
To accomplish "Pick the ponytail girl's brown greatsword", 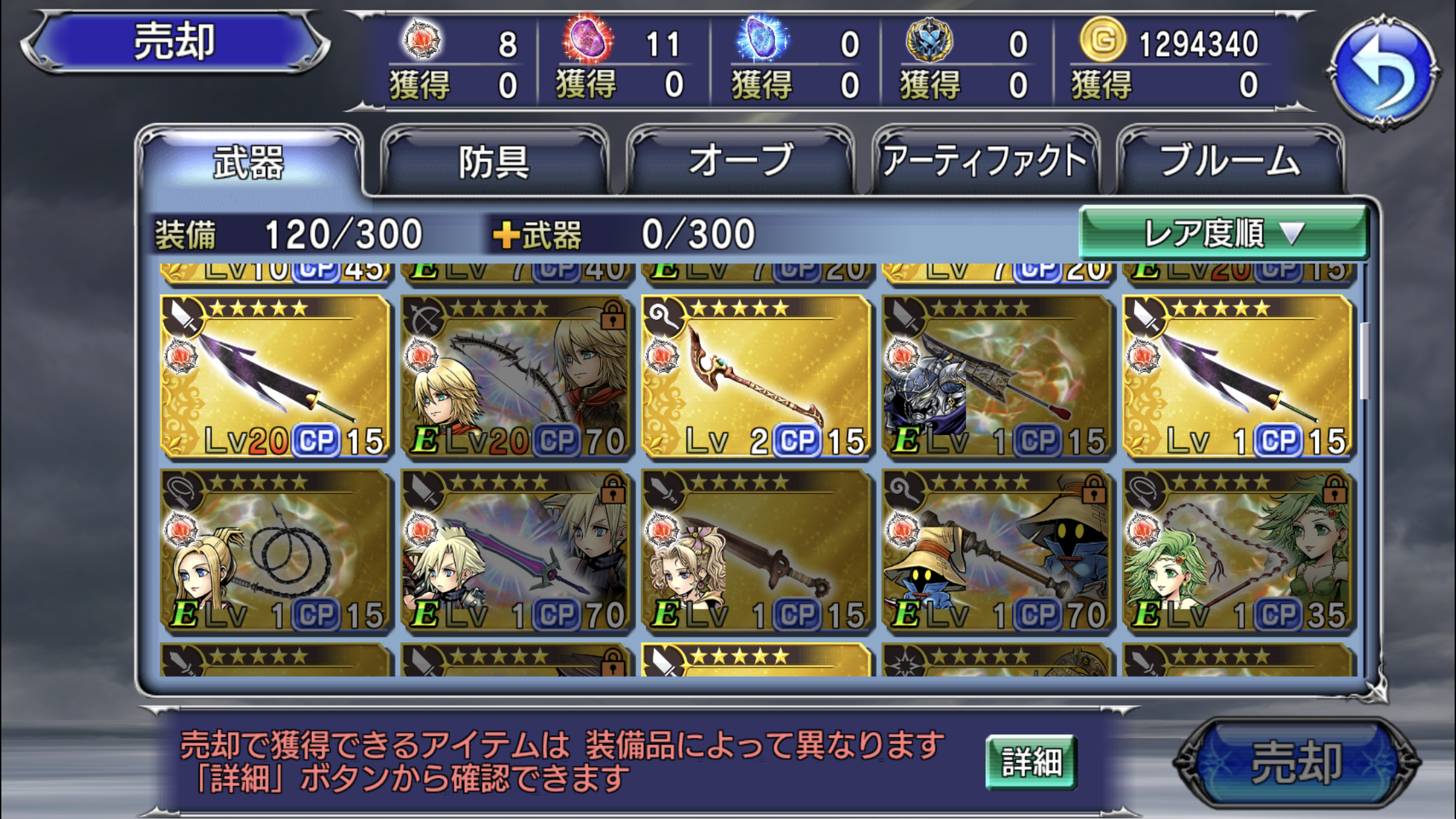I will [x=757, y=551].
